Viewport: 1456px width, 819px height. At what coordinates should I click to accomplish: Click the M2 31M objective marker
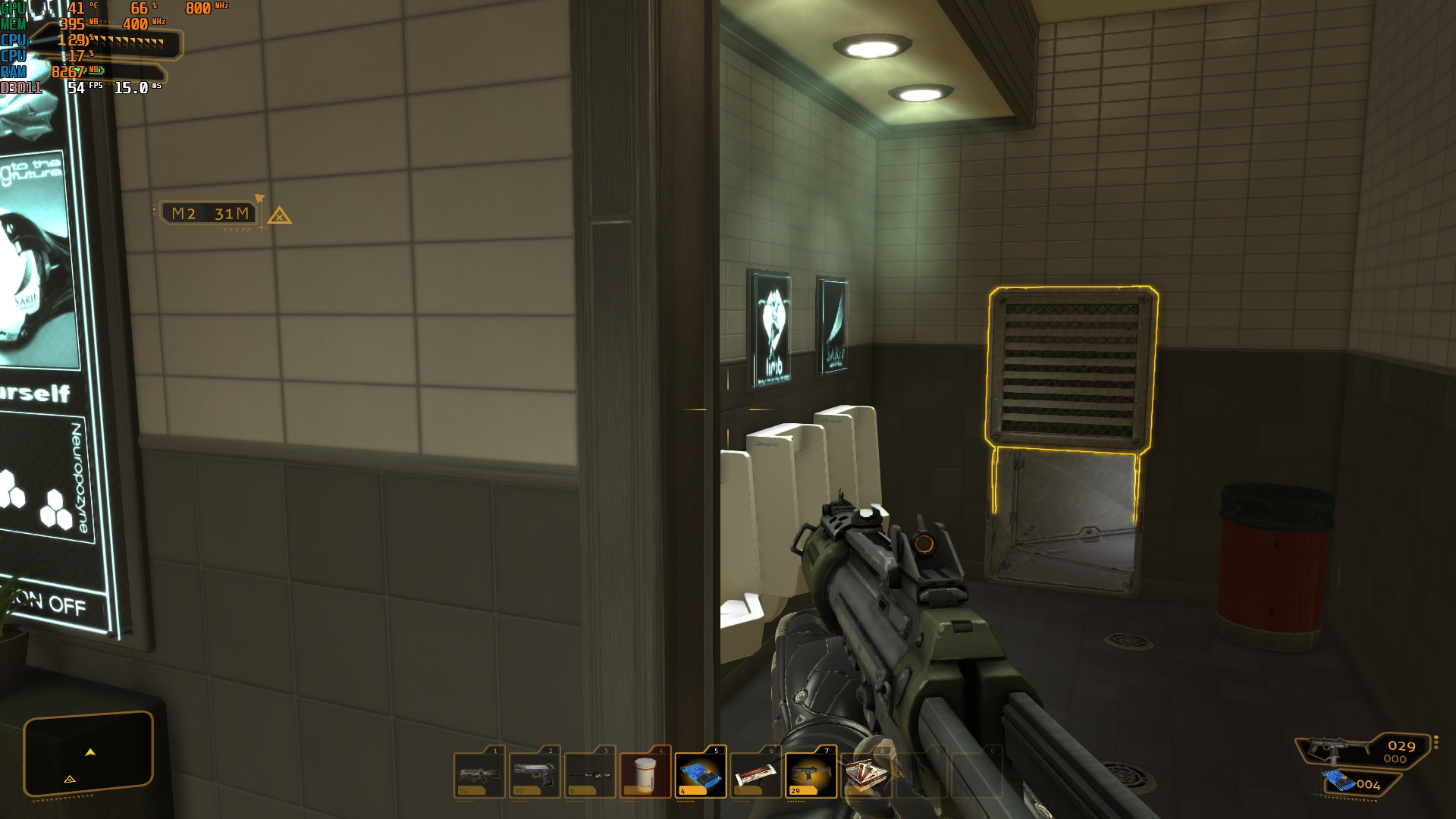[x=211, y=214]
